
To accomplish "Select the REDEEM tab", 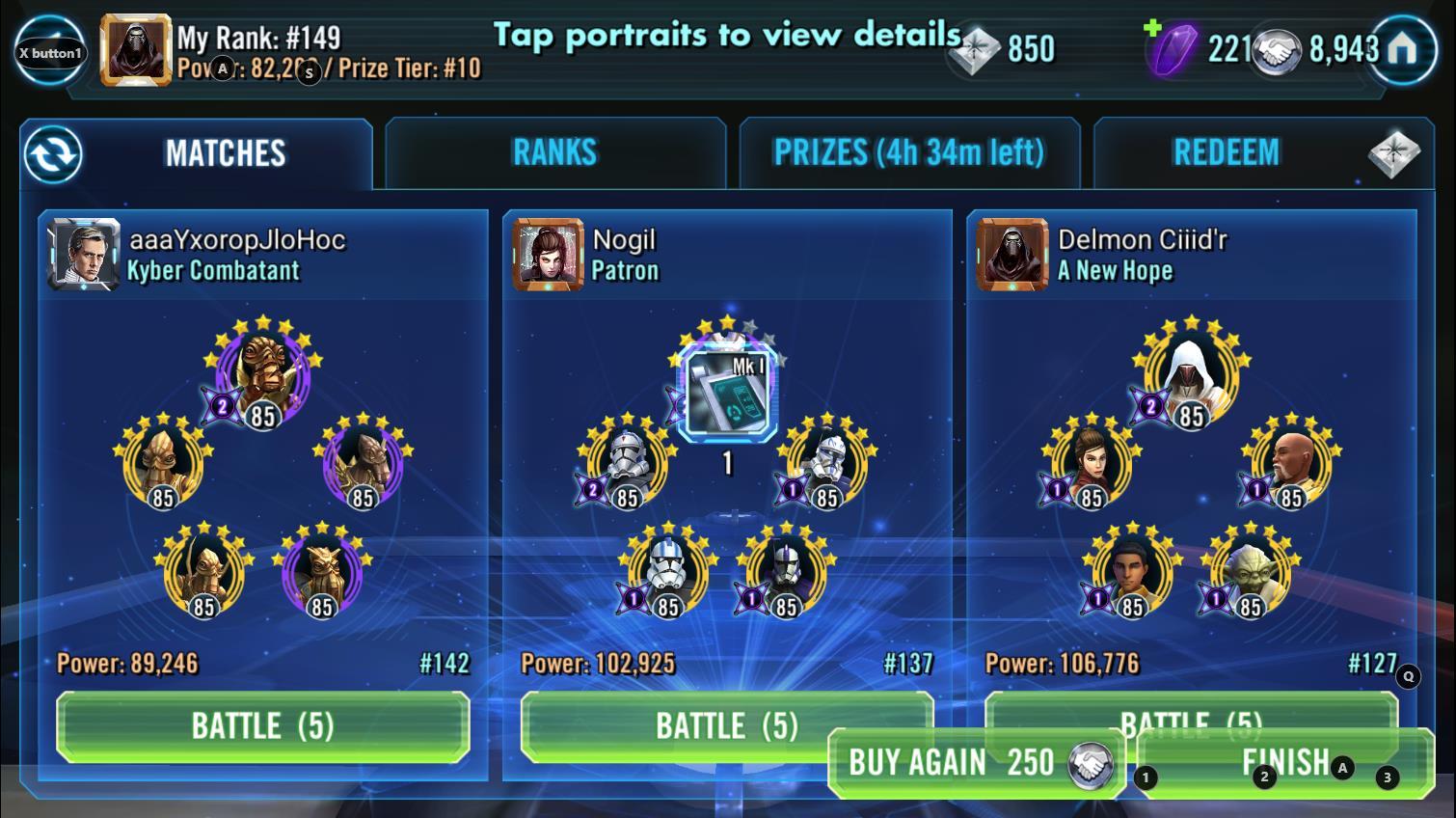I will point(1227,151).
